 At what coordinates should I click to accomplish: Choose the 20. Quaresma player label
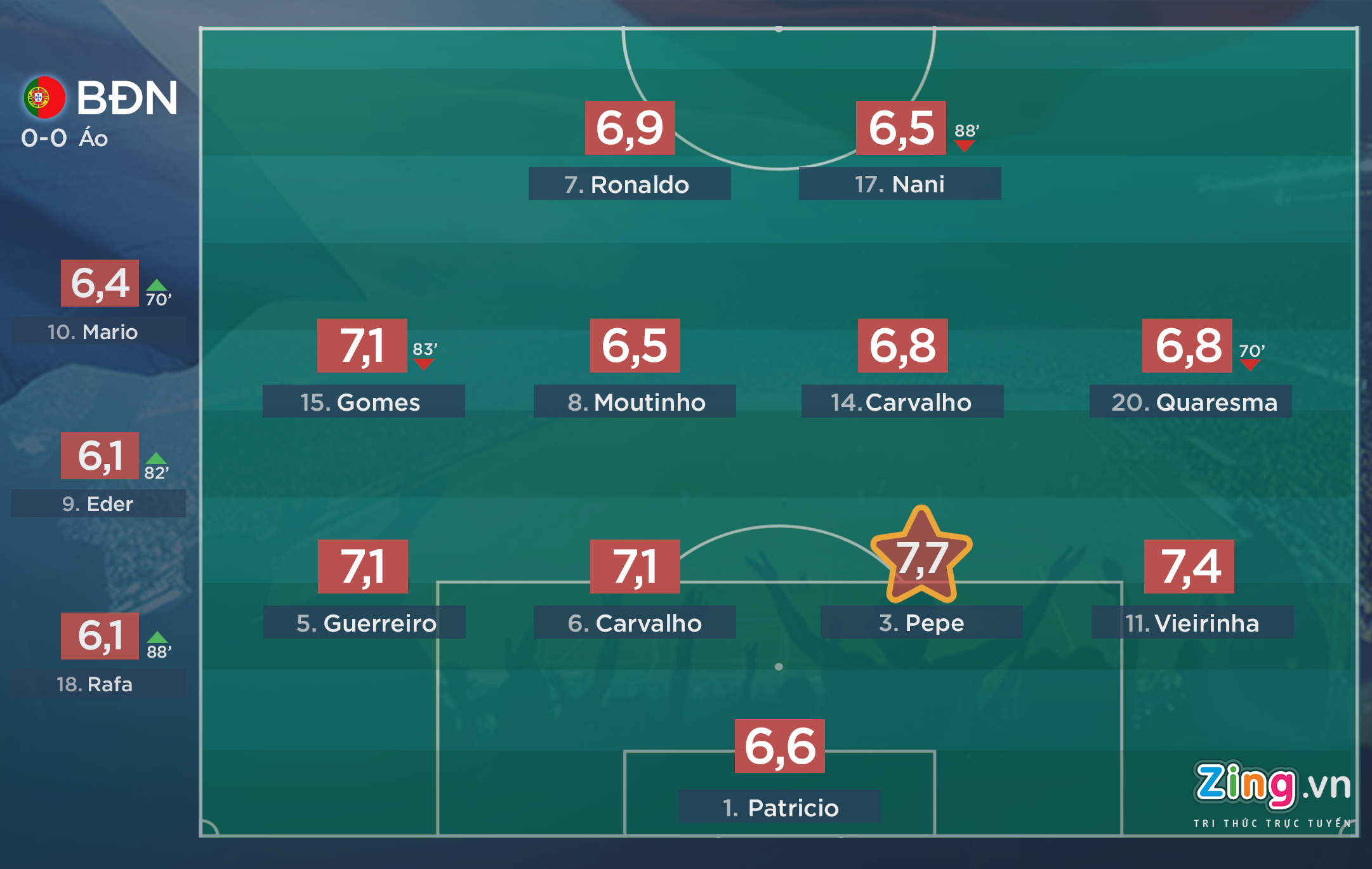1191,402
